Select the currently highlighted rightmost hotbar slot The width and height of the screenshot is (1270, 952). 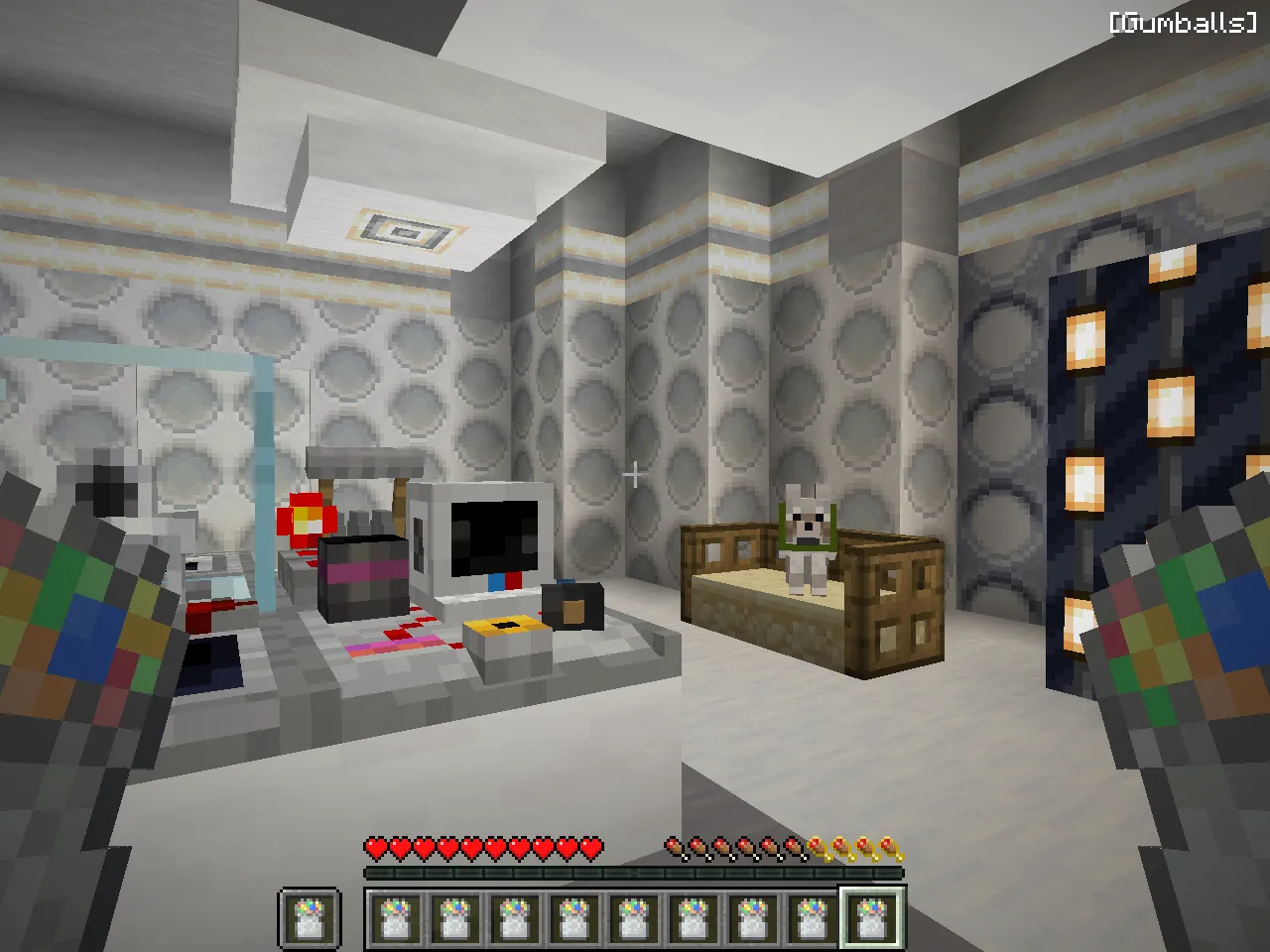[x=872, y=918]
